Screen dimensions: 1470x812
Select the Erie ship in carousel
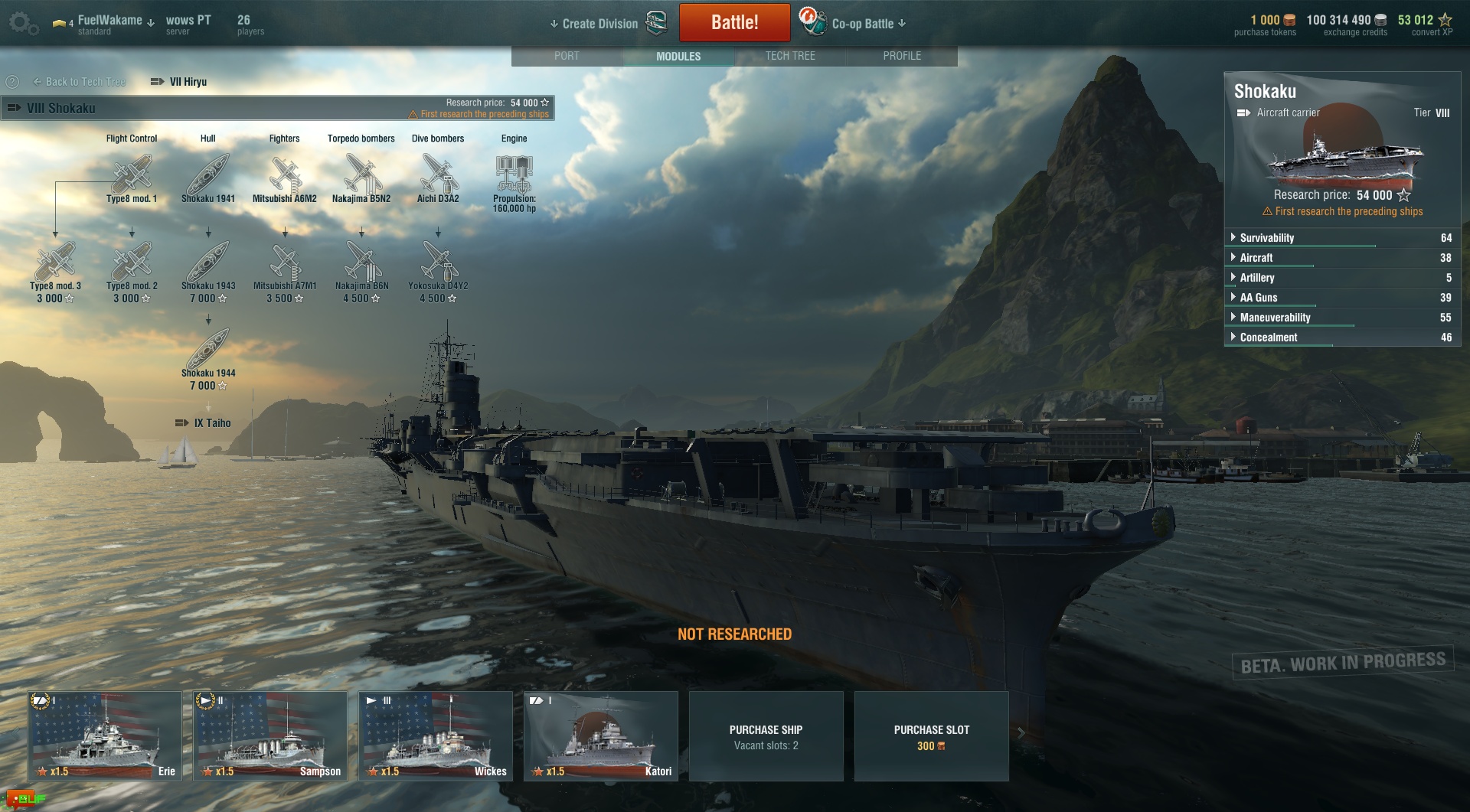tap(105, 735)
